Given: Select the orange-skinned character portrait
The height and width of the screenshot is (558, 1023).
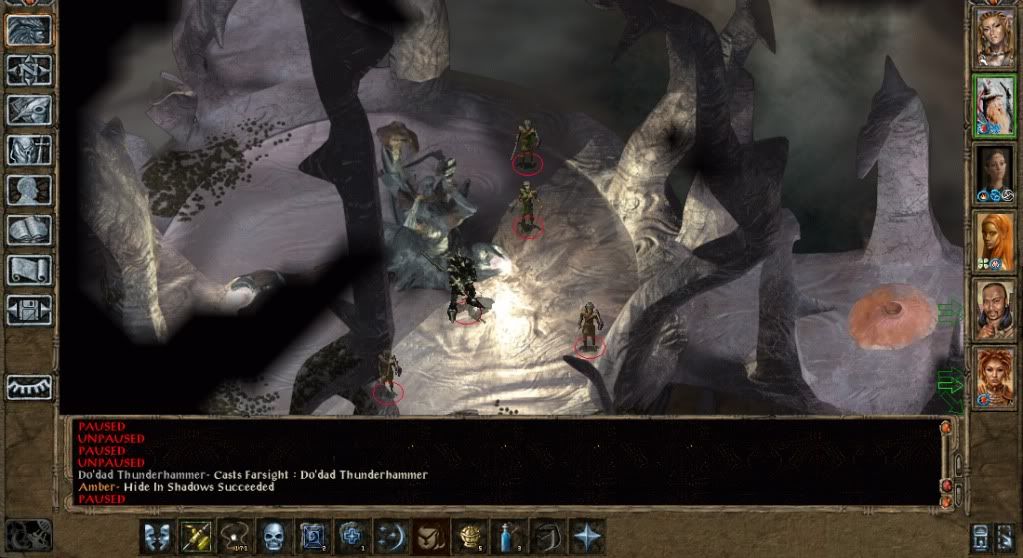Looking at the screenshot, I should pos(994,241).
